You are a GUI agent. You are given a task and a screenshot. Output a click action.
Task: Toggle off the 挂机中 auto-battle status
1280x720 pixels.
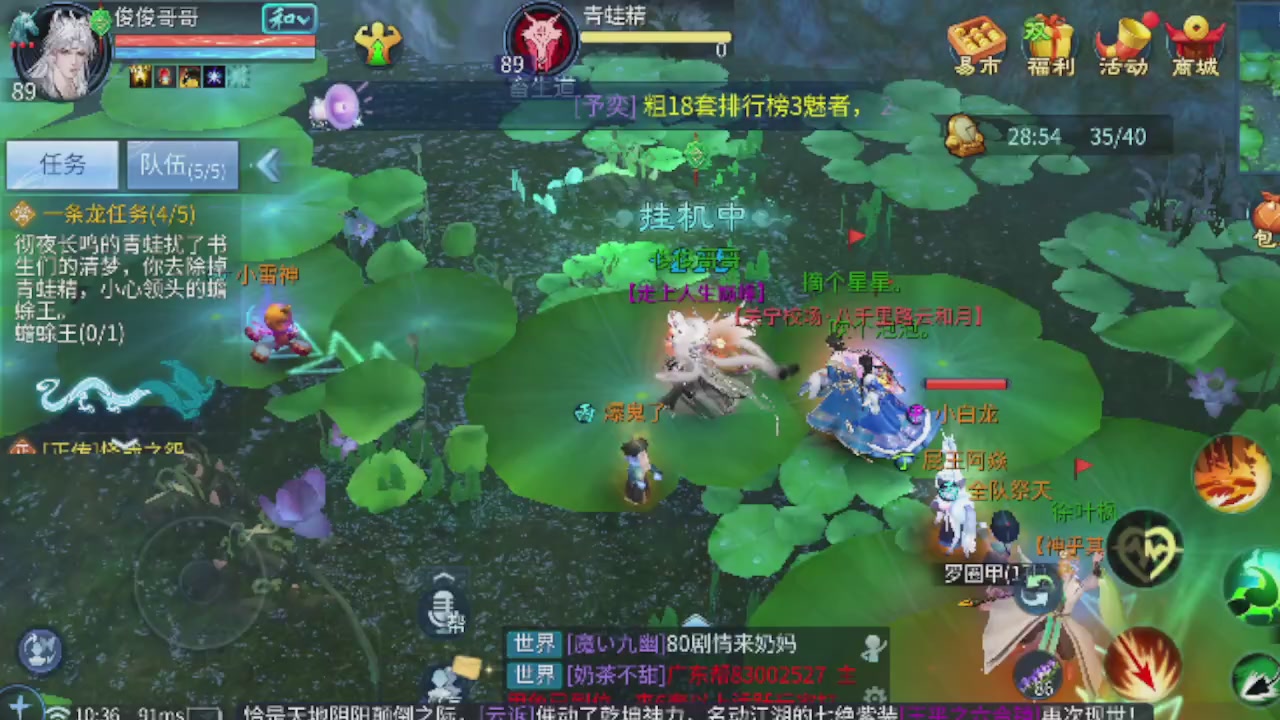coord(692,216)
